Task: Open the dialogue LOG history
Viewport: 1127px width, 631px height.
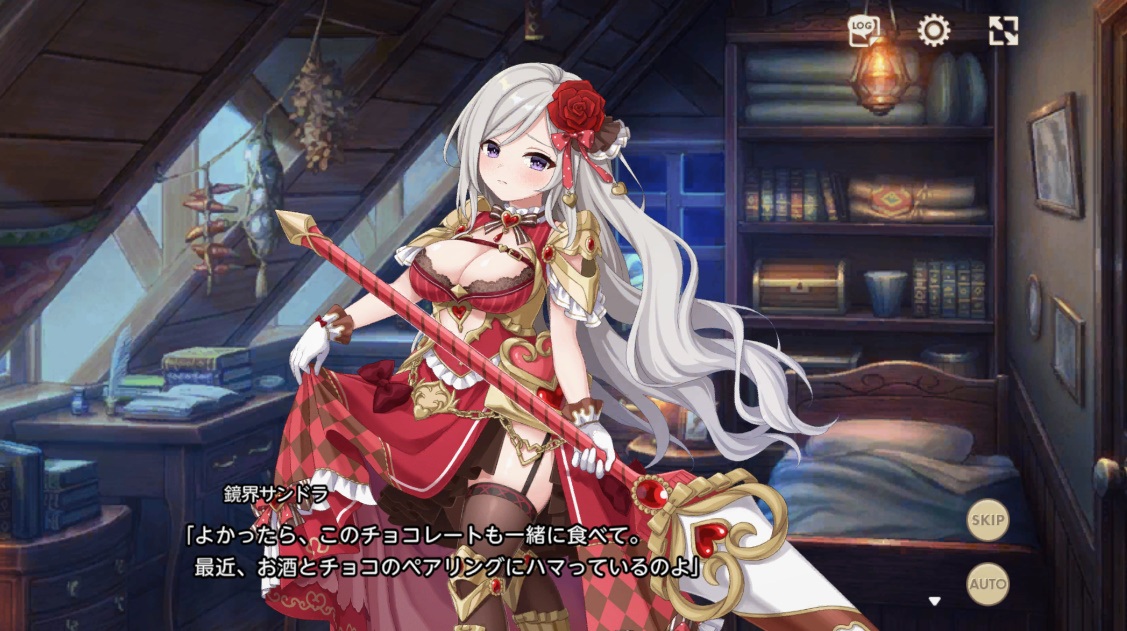Action: (862, 31)
